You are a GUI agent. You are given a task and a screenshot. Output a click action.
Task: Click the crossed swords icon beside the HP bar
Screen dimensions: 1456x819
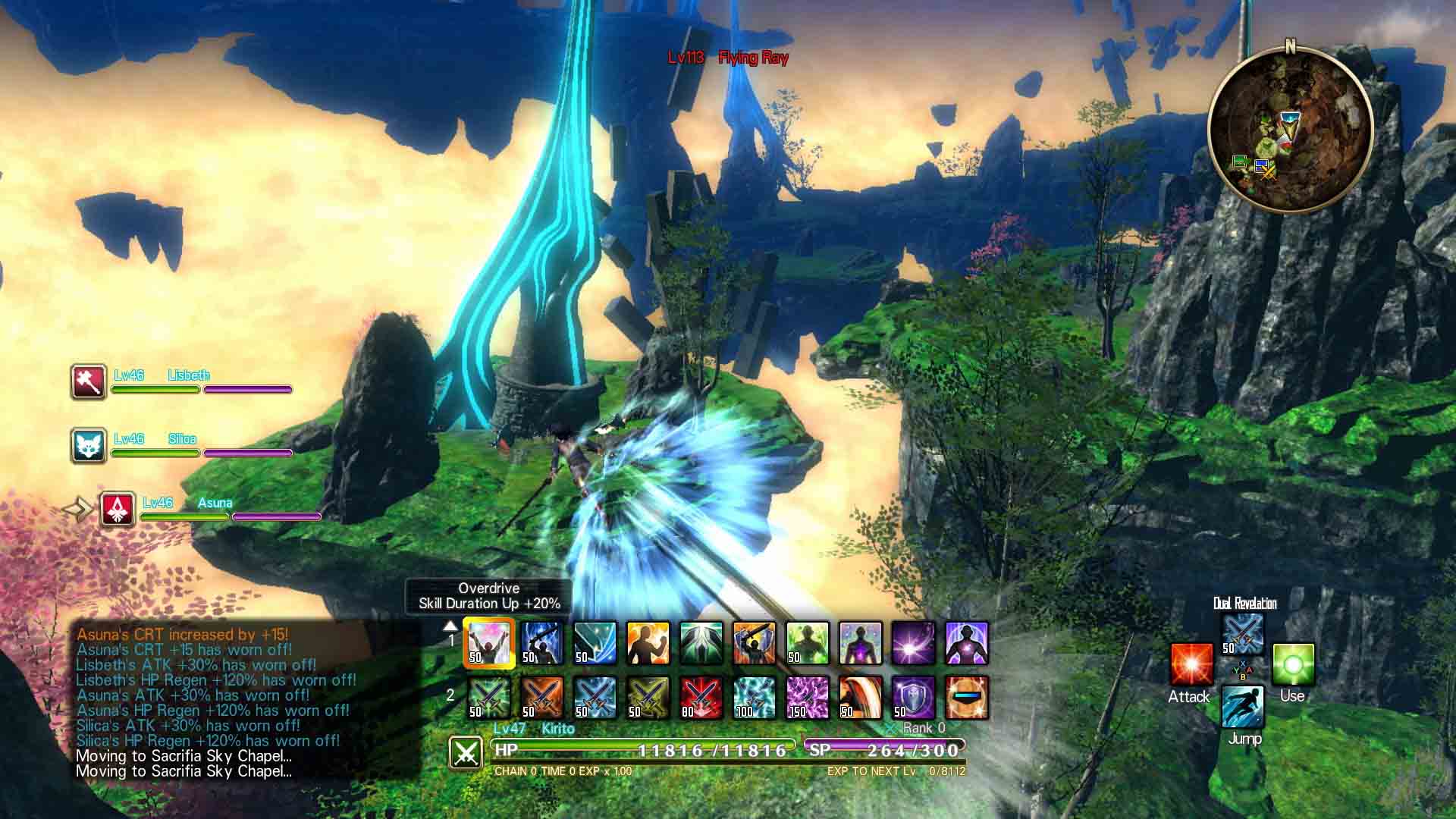click(x=467, y=753)
